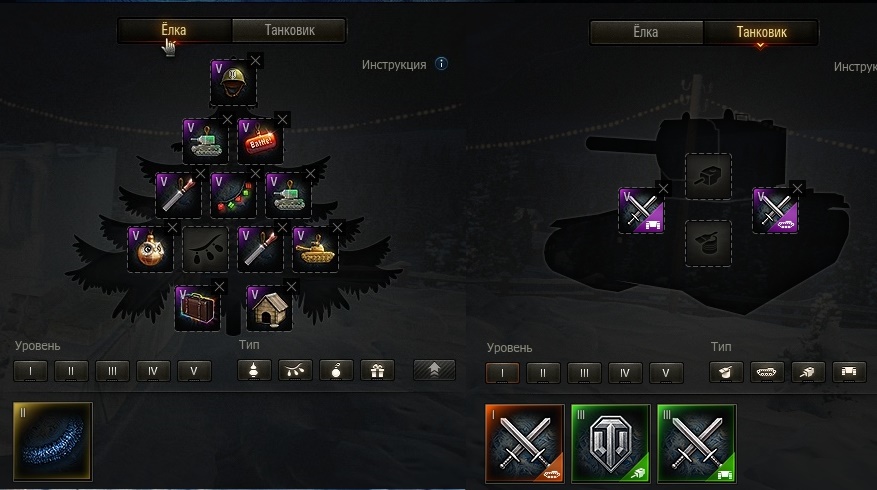The image size is (877, 490).
Task: Select the owl ball ornament slot
Action: (x=152, y=249)
